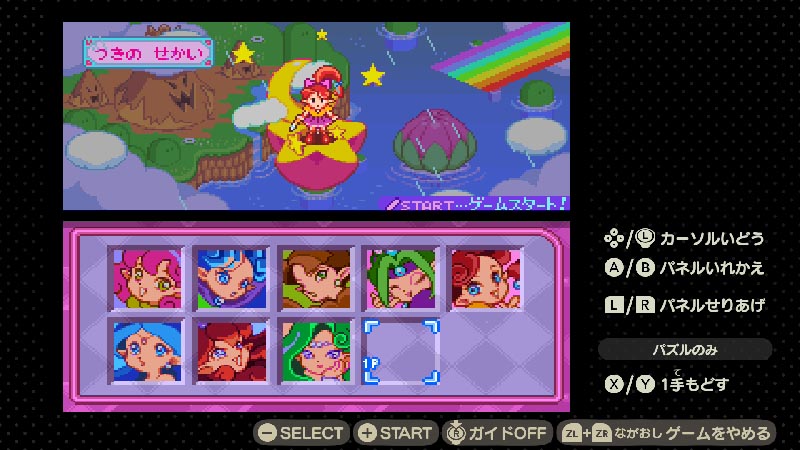The height and width of the screenshot is (450, 800).
Task: Choose the curly red-haired fairy on pink background
Action: (486, 281)
